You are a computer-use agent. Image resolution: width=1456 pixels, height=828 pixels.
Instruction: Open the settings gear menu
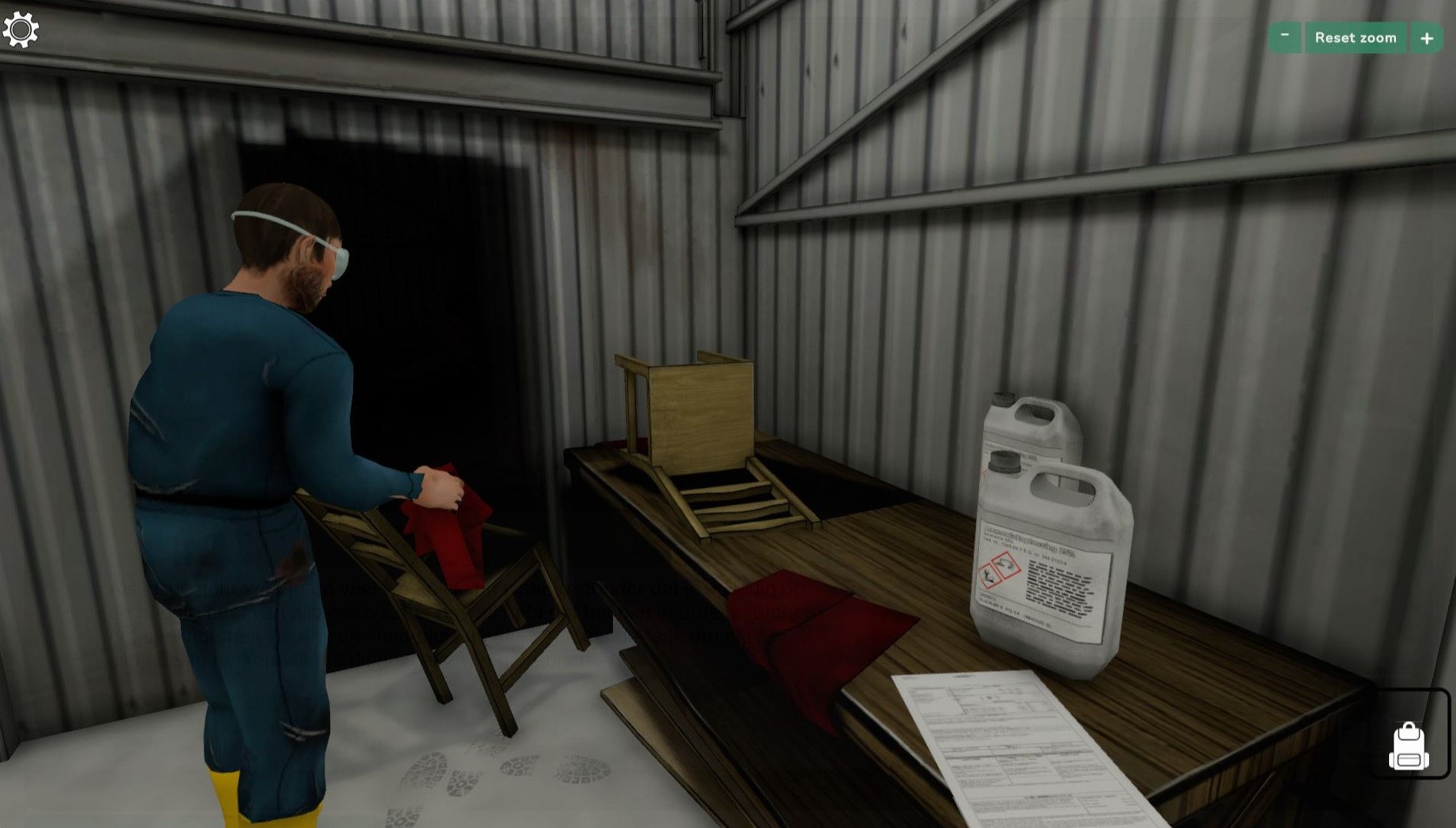(21, 30)
